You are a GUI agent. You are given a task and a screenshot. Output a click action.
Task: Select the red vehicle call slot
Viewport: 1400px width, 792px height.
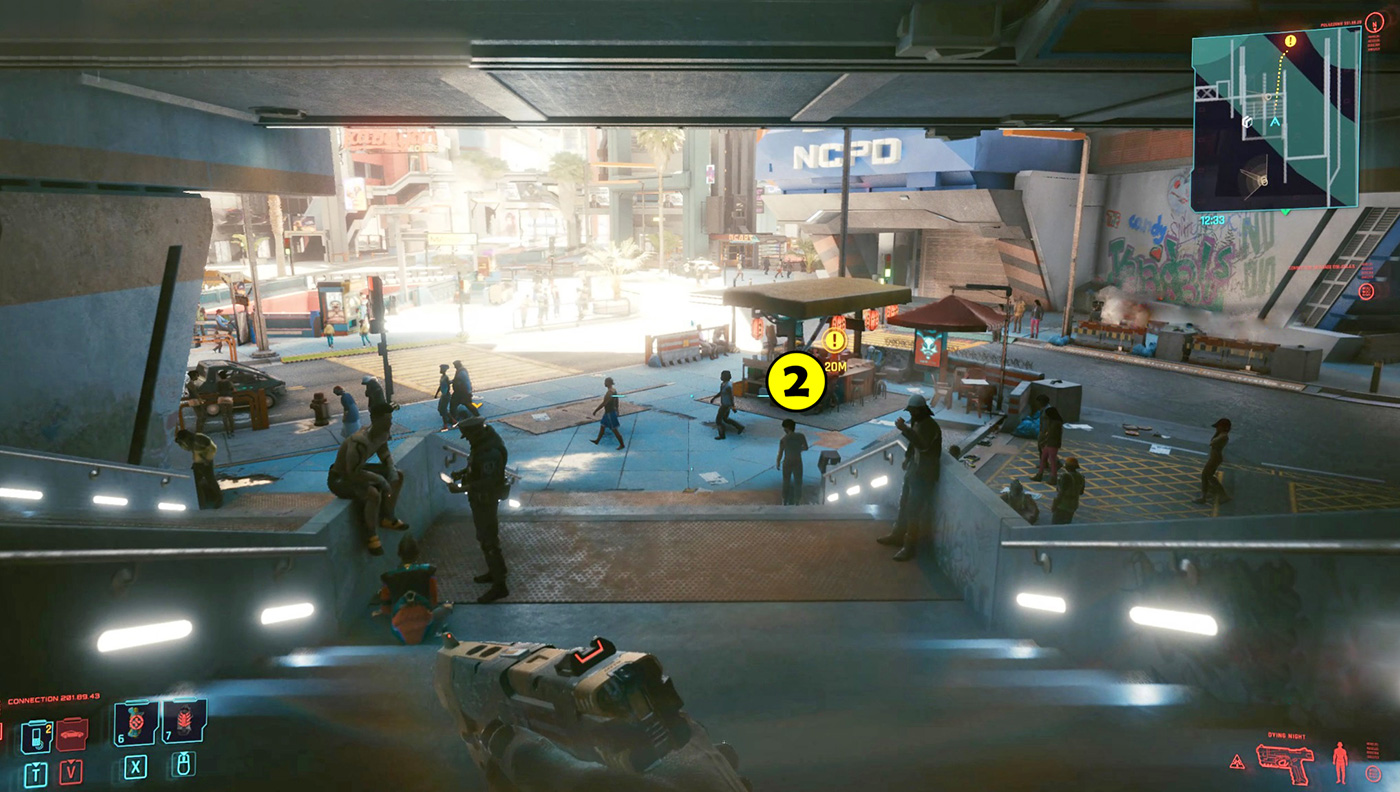(71, 735)
